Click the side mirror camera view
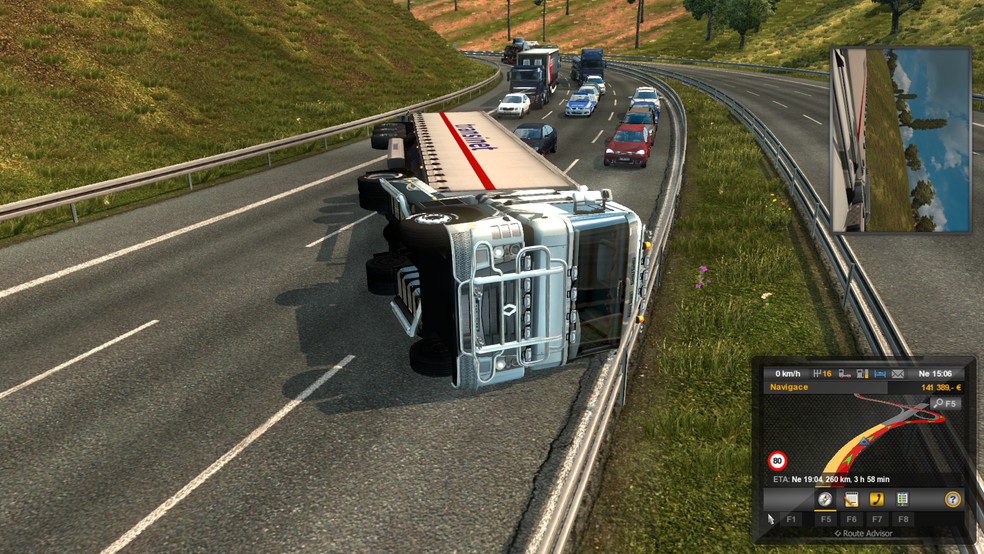This screenshot has height=554, width=984. [x=900, y=140]
